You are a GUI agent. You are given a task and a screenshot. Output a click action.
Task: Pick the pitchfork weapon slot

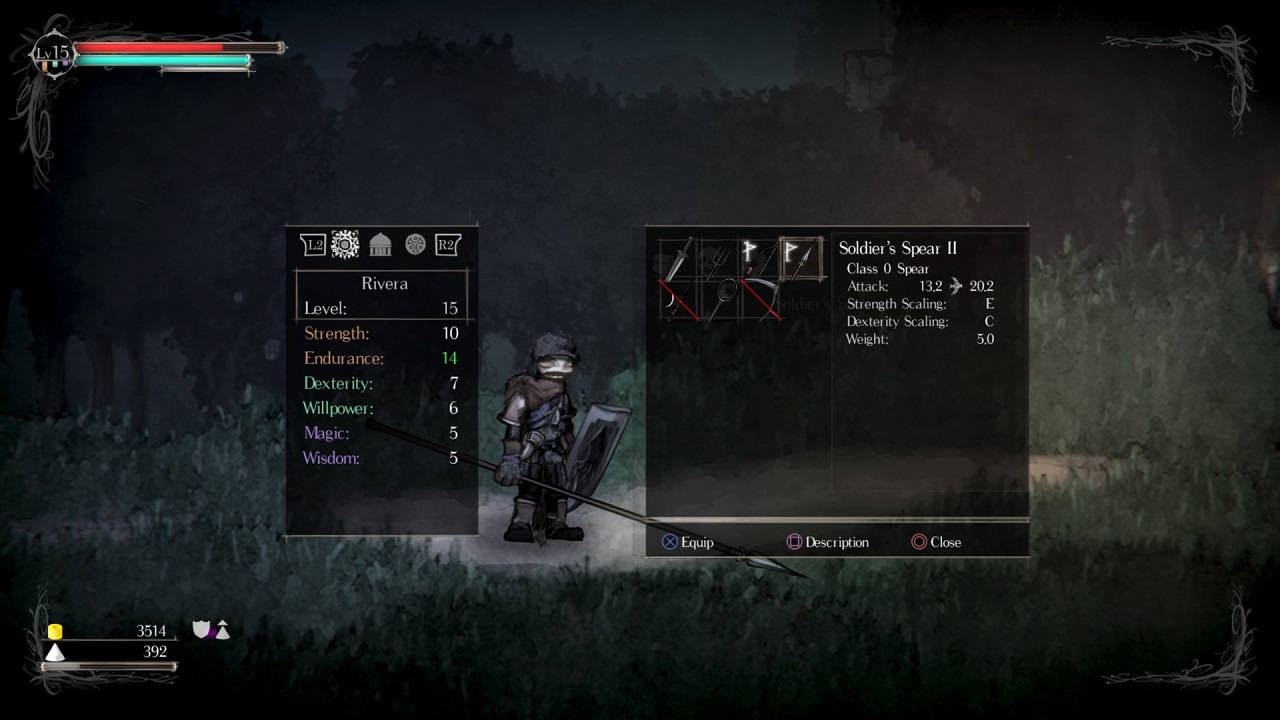[719, 259]
